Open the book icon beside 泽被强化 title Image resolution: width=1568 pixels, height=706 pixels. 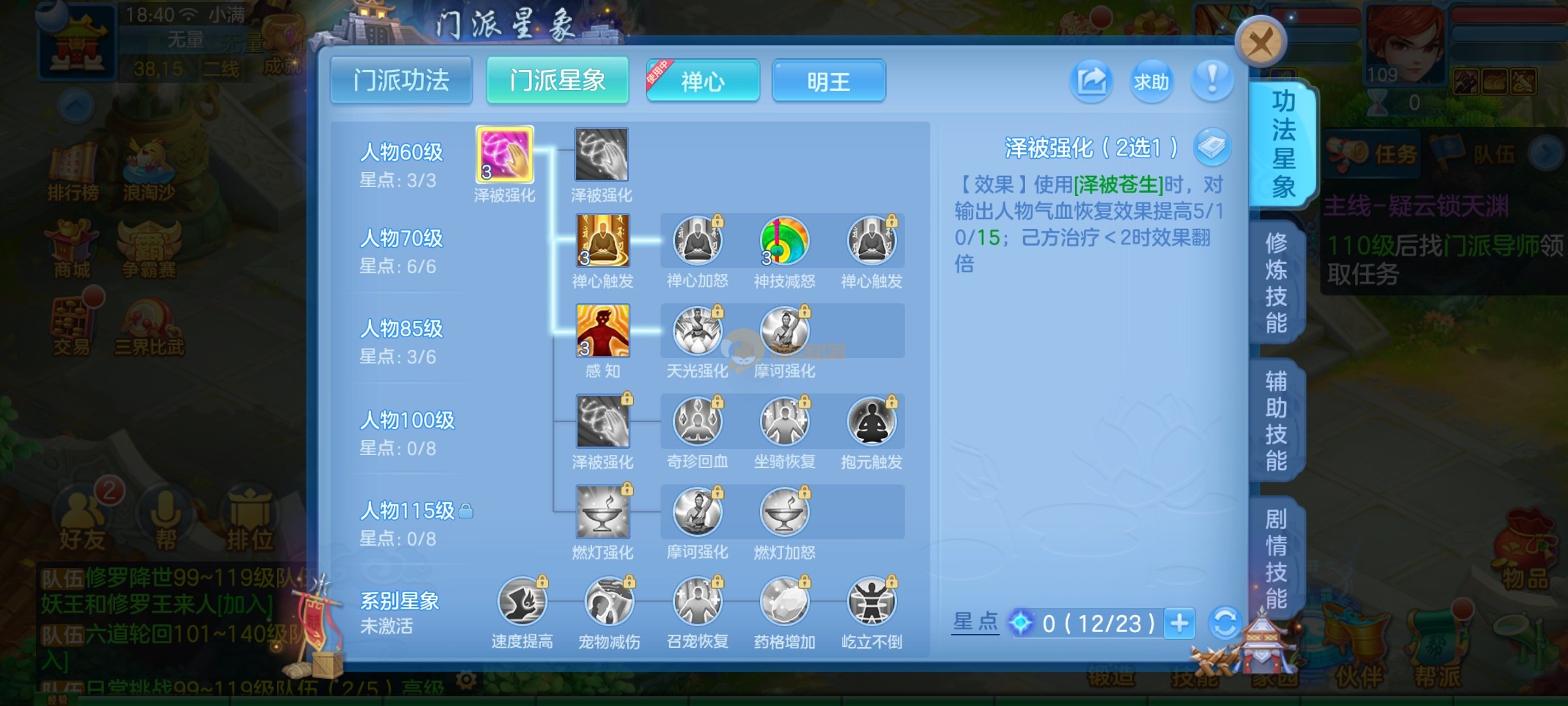coord(1212,147)
